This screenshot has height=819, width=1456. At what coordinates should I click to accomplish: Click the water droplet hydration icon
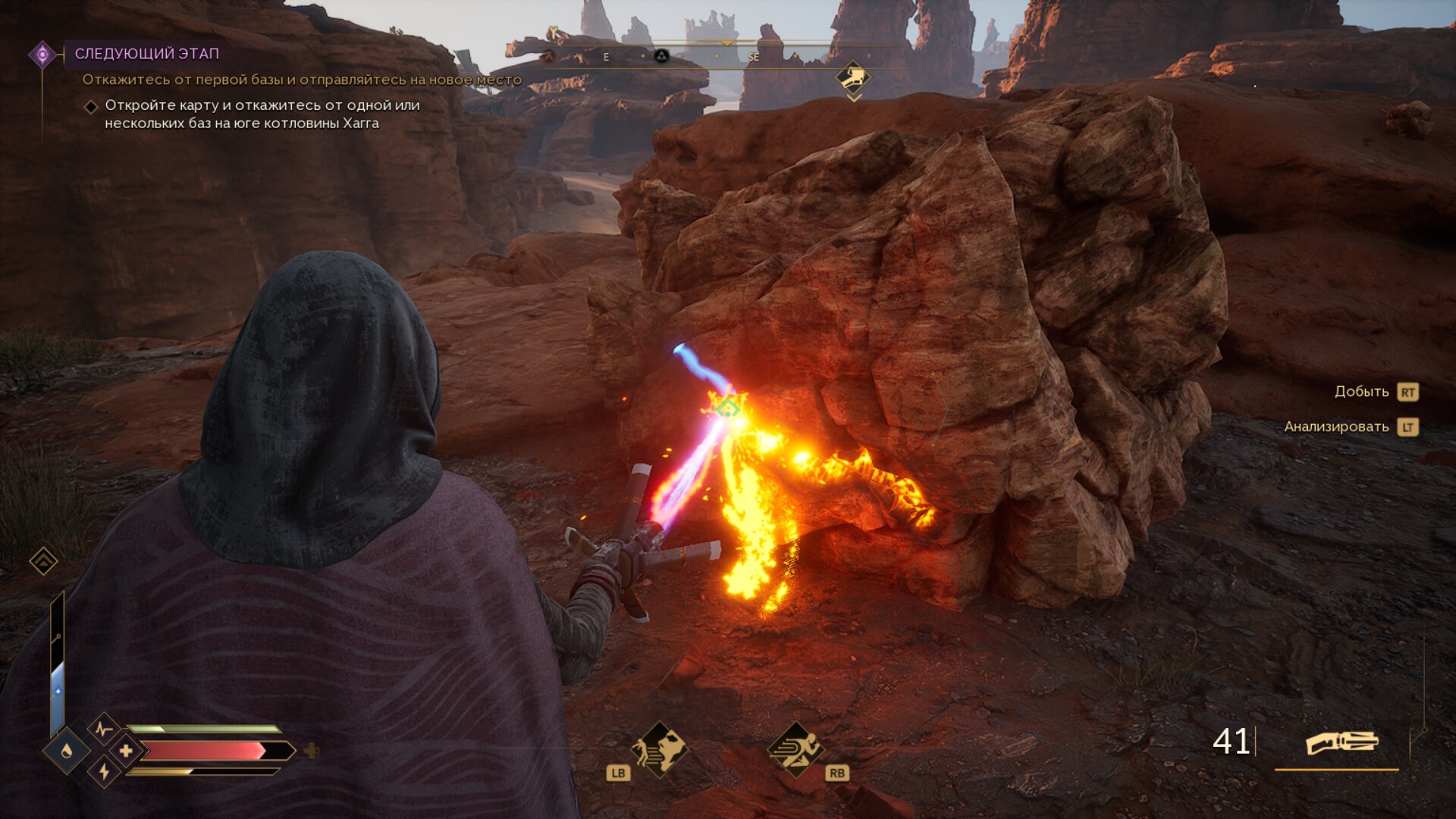point(67,751)
